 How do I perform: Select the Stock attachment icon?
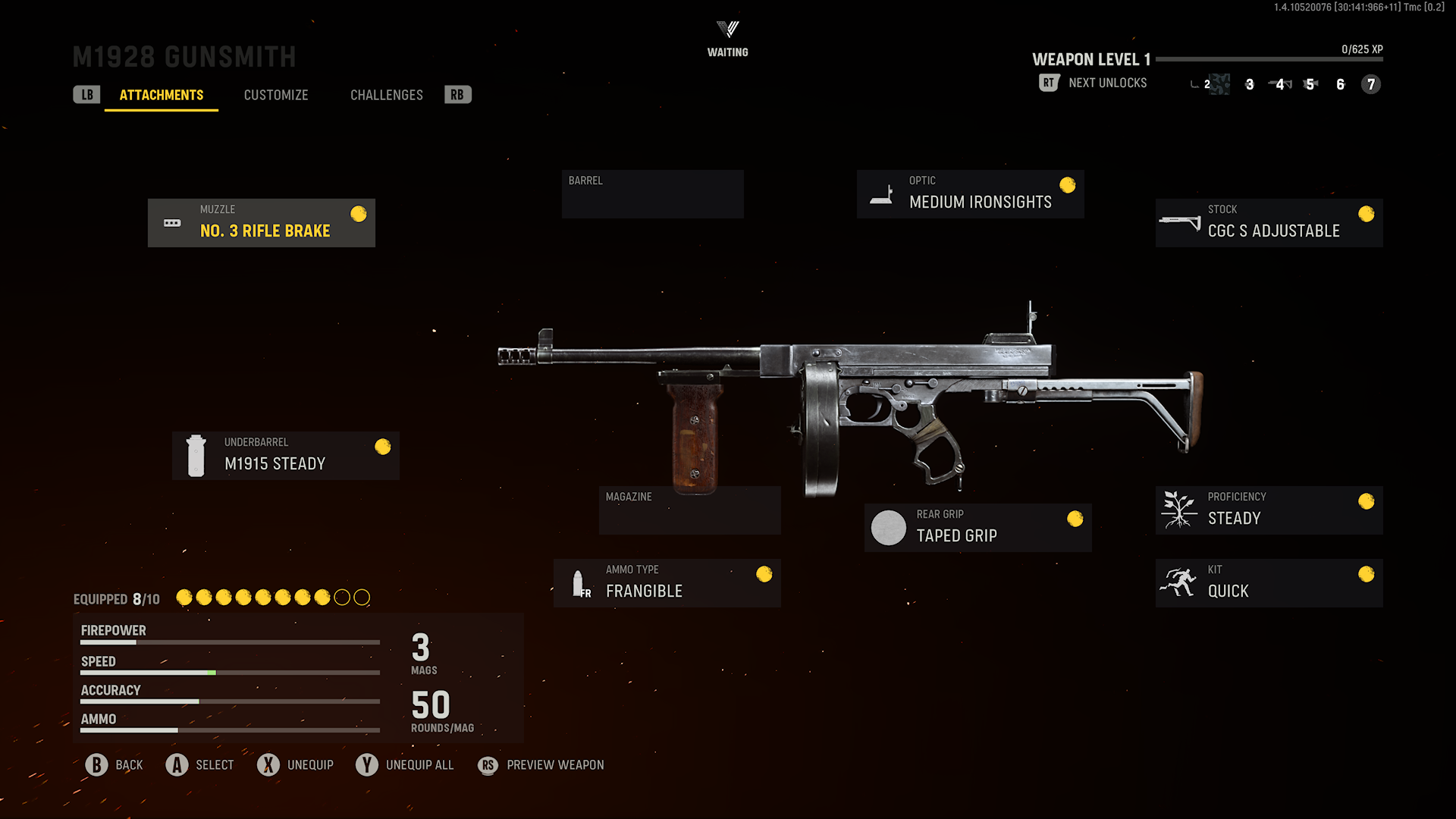[x=1178, y=222]
